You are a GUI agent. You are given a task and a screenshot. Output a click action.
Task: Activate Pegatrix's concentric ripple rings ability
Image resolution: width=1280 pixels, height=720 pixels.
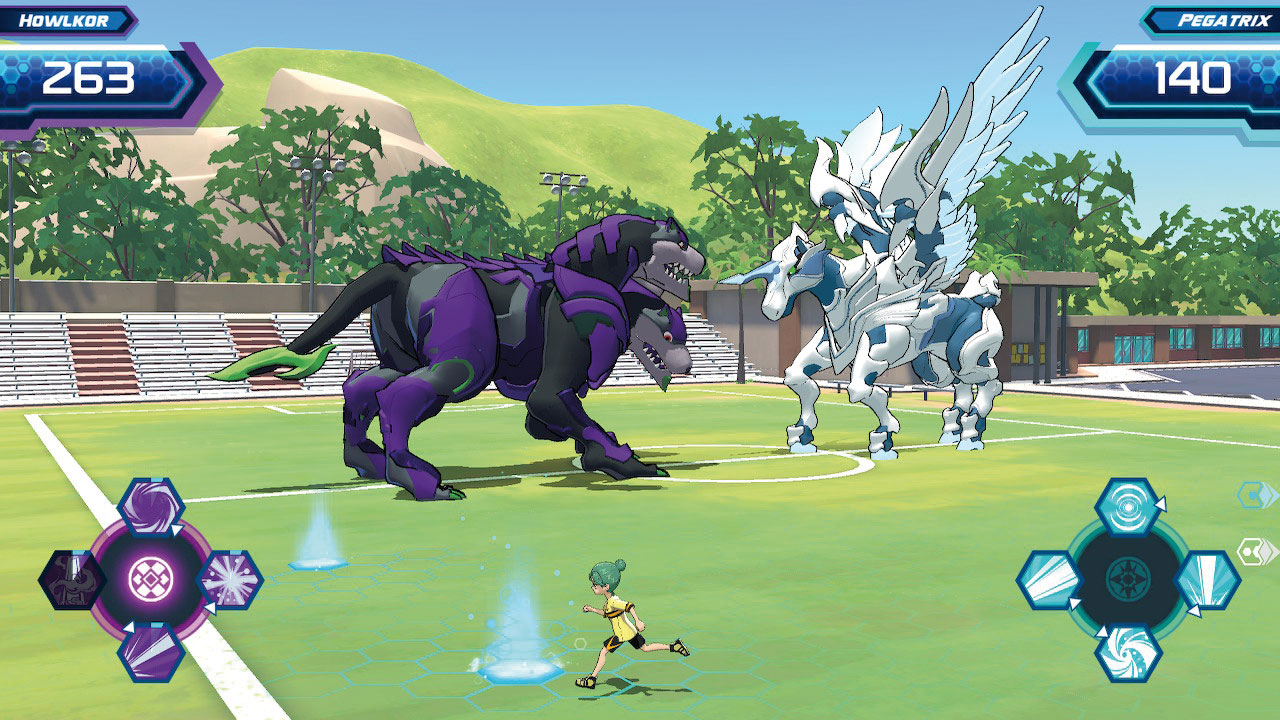[x=1127, y=507]
